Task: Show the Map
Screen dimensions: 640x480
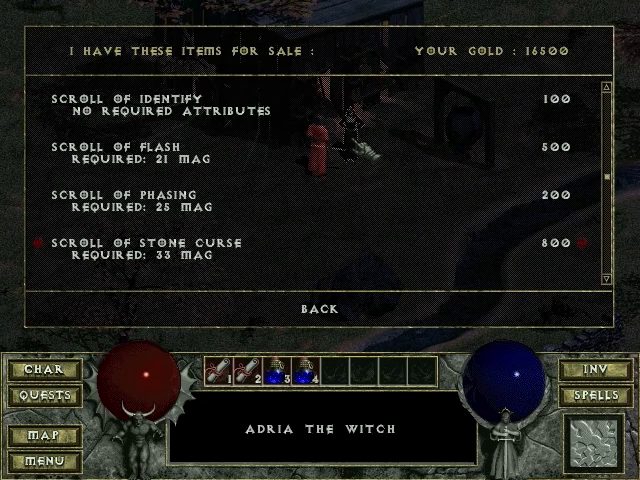Action: click(x=43, y=436)
